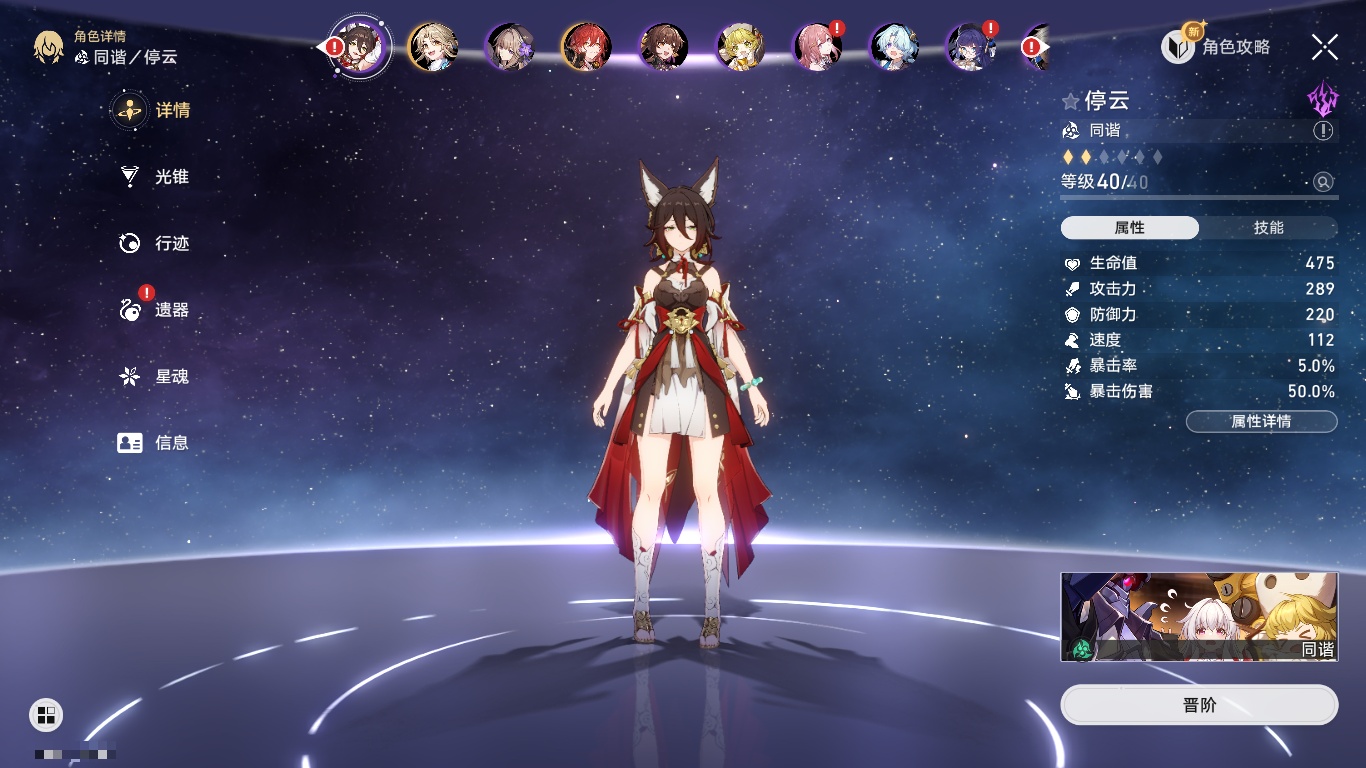This screenshot has width=1366, height=768.
Task: Click the left arrow of the character roster
Action: pos(323,47)
